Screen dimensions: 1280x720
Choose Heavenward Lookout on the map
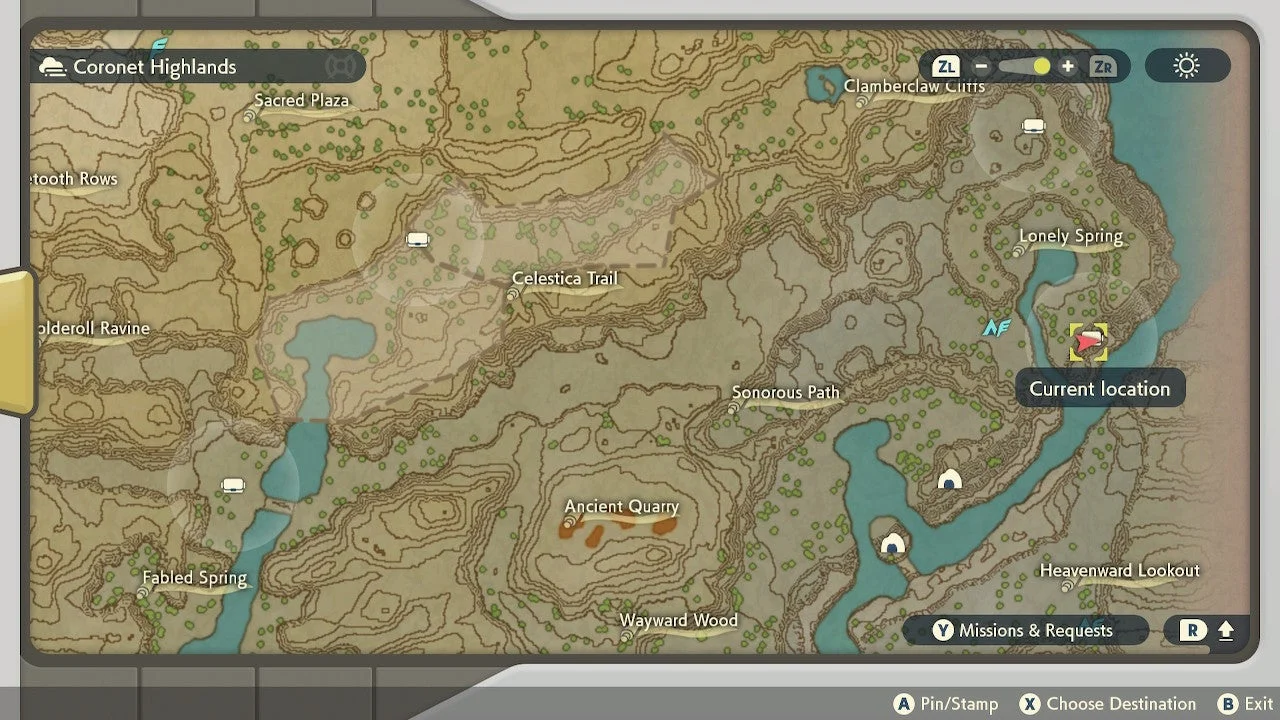[1119, 571]
